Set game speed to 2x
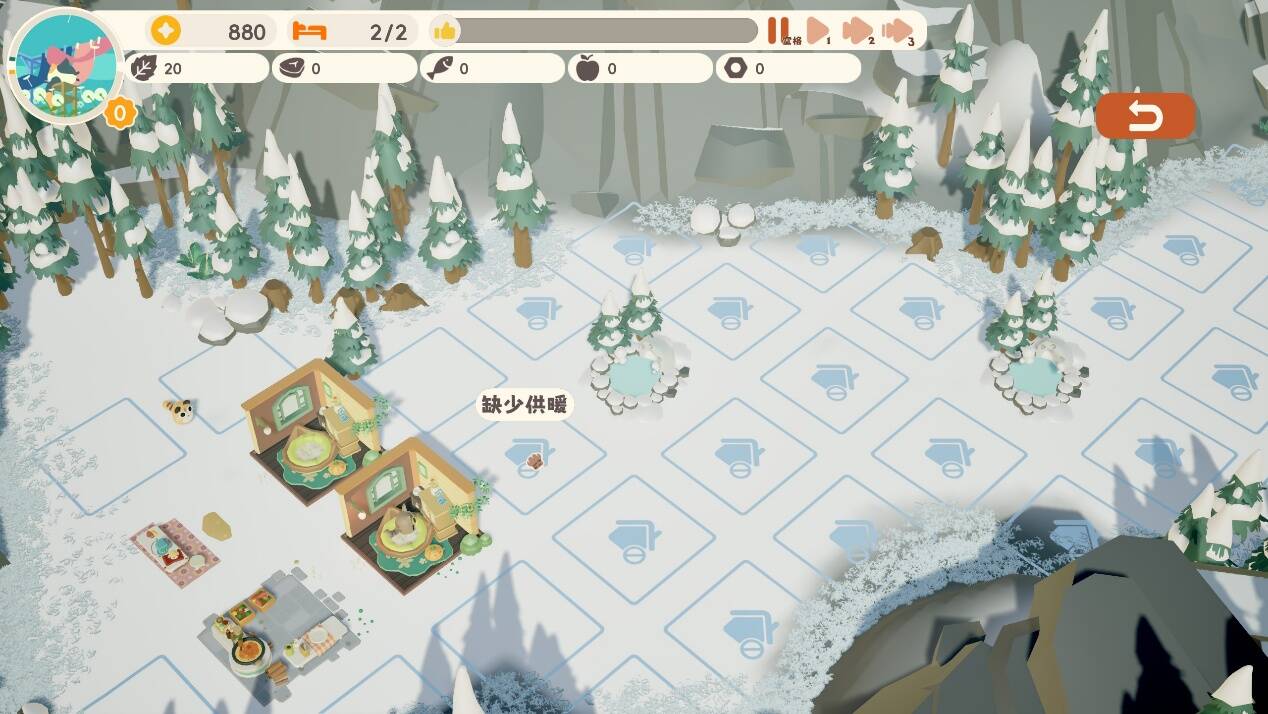 point(857,31)
